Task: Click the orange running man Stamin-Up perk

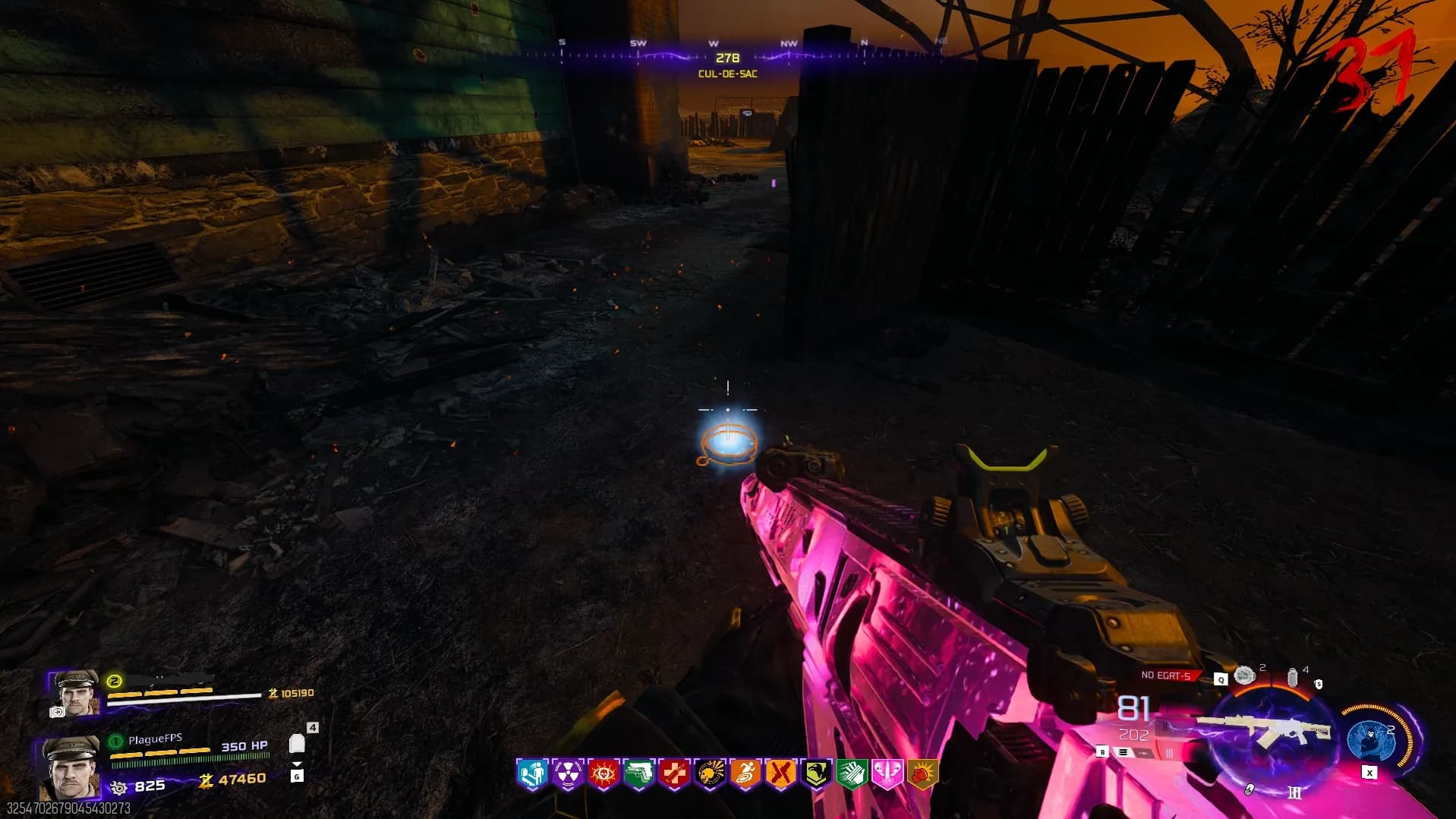Action: pyautogui.click(x=745, y=774)
